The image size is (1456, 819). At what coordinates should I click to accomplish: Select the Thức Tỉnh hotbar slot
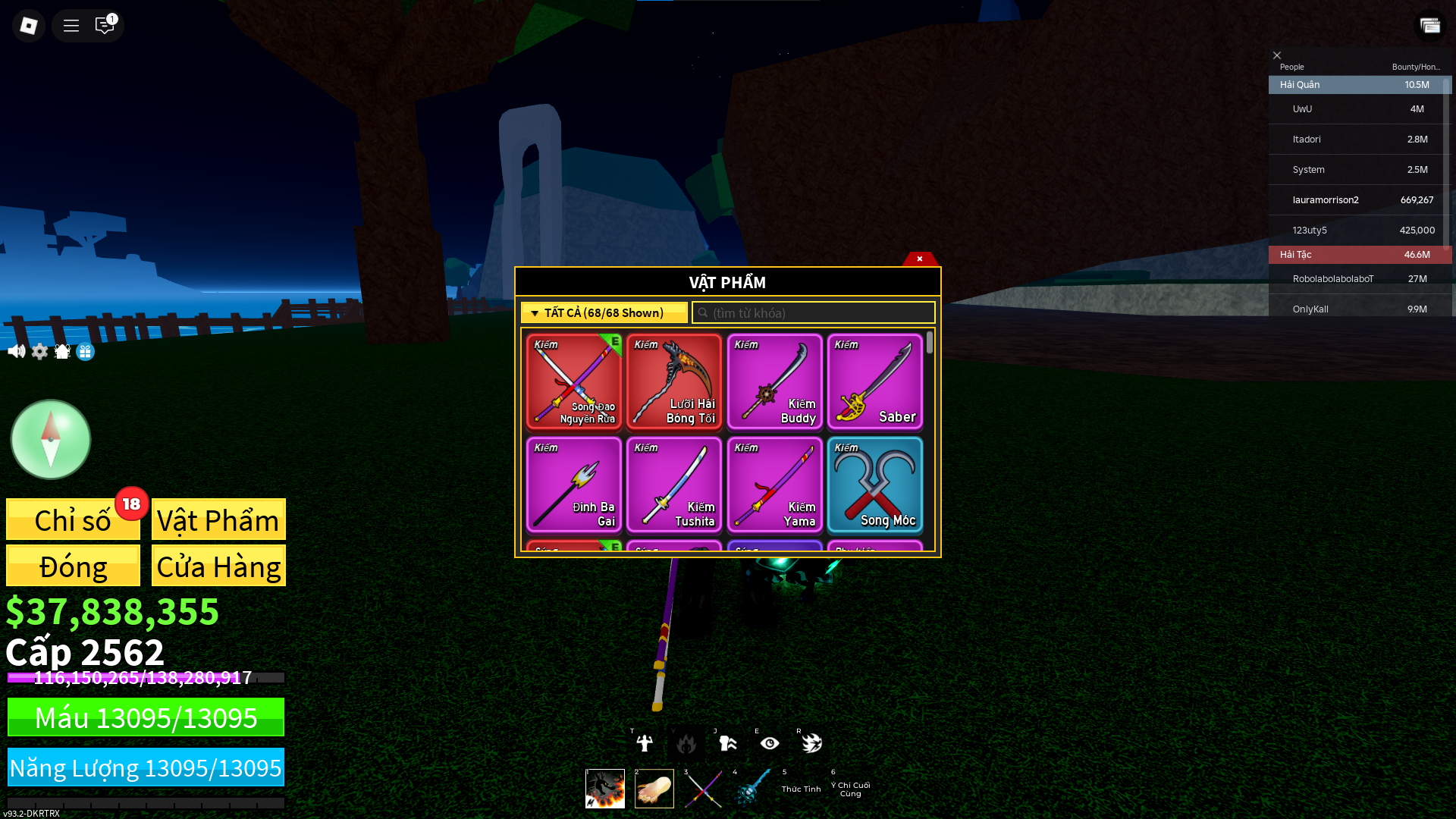[801, 788]
